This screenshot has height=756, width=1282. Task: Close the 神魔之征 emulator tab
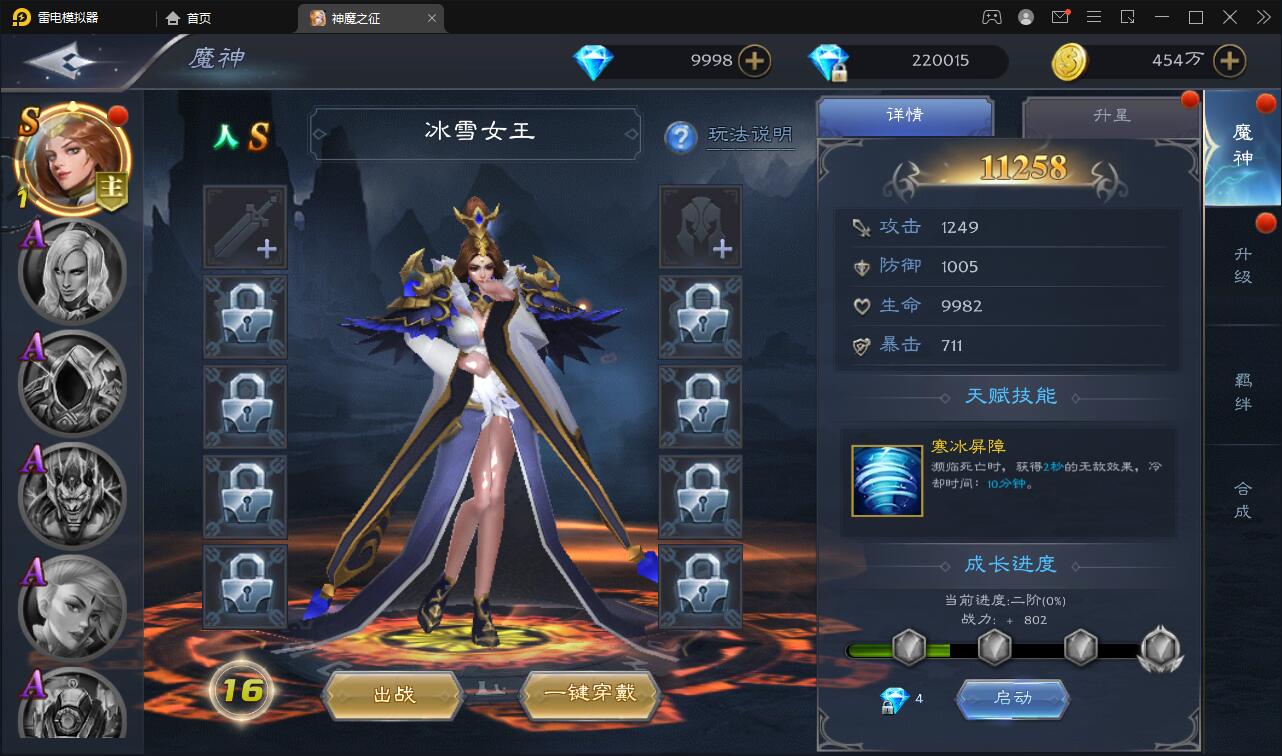pos(431,18)
